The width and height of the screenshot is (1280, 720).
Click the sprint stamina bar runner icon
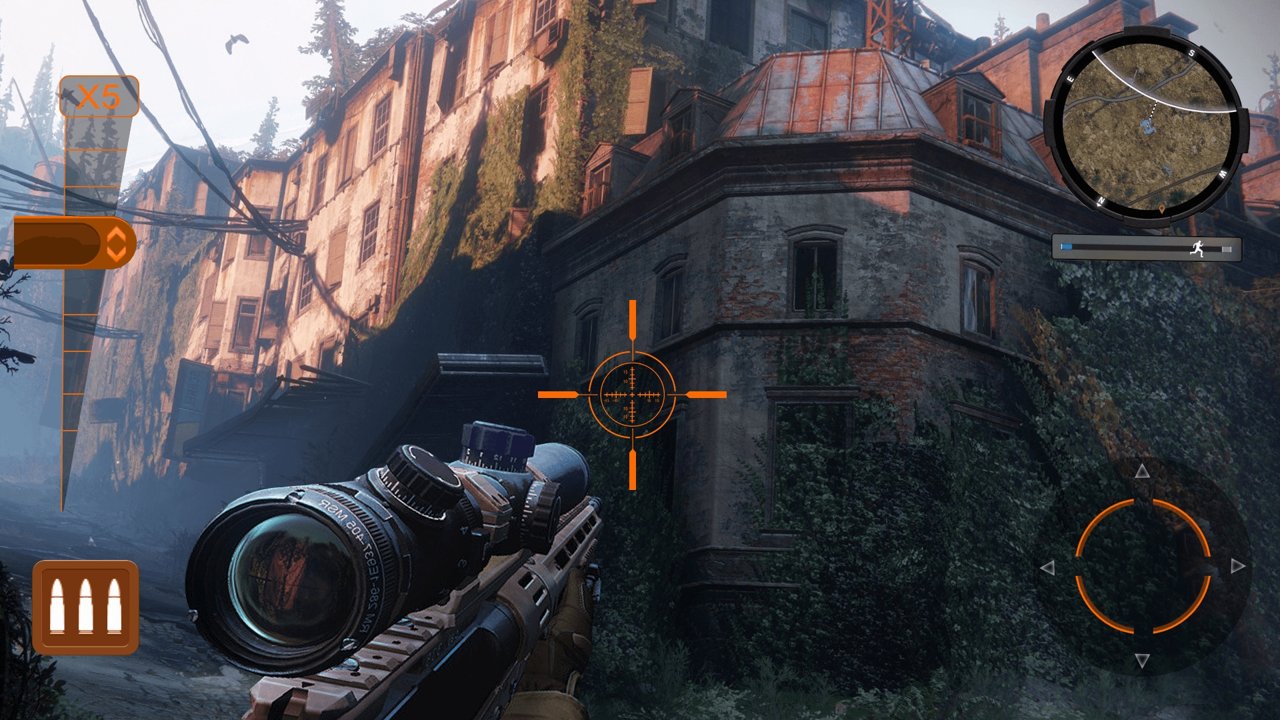(x=1198, y=248)
